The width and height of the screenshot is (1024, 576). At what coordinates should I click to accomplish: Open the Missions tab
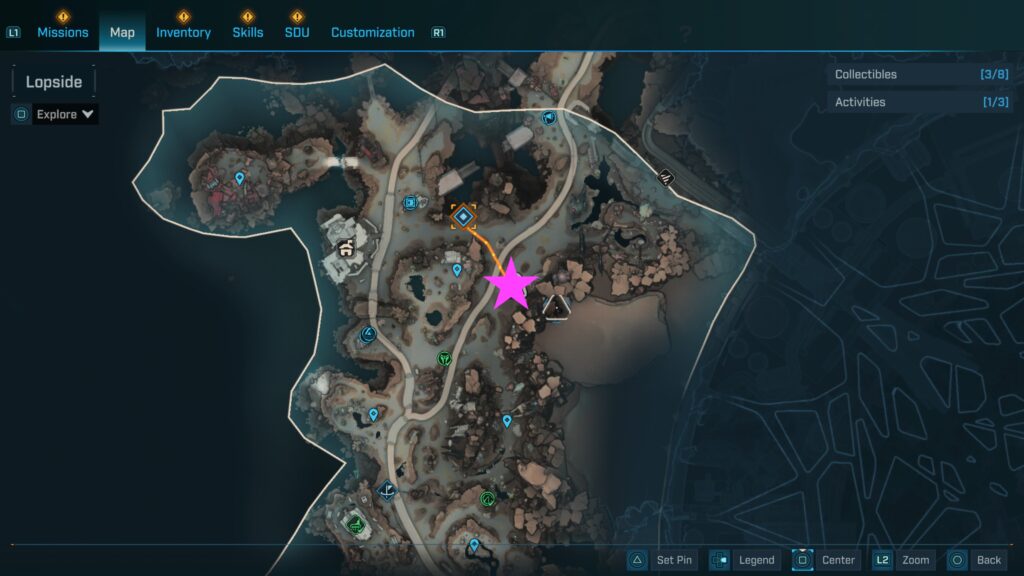(x=63, y=32)
